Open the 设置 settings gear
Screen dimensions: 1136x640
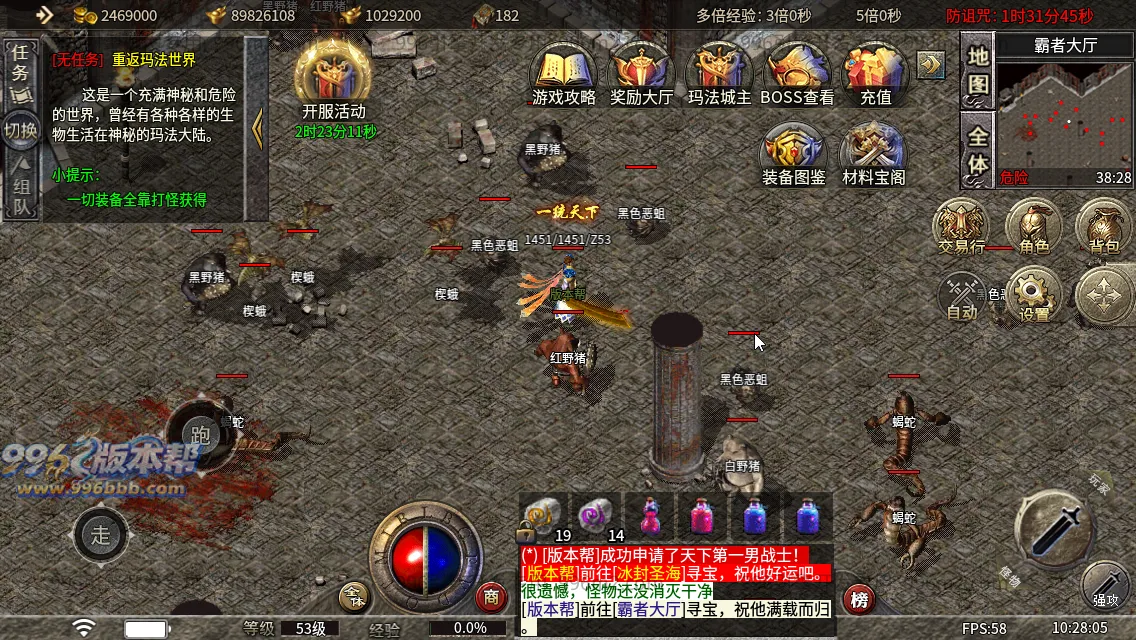1034,297
